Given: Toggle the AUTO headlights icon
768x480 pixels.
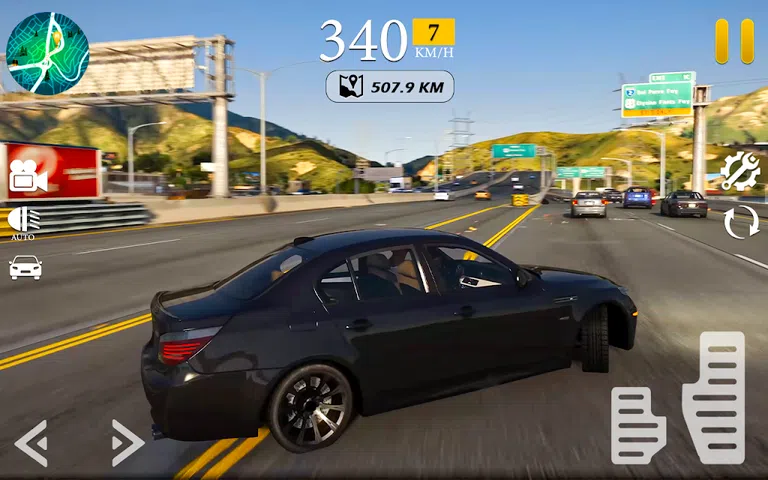Looking at the screenshot, I should 23,222.
